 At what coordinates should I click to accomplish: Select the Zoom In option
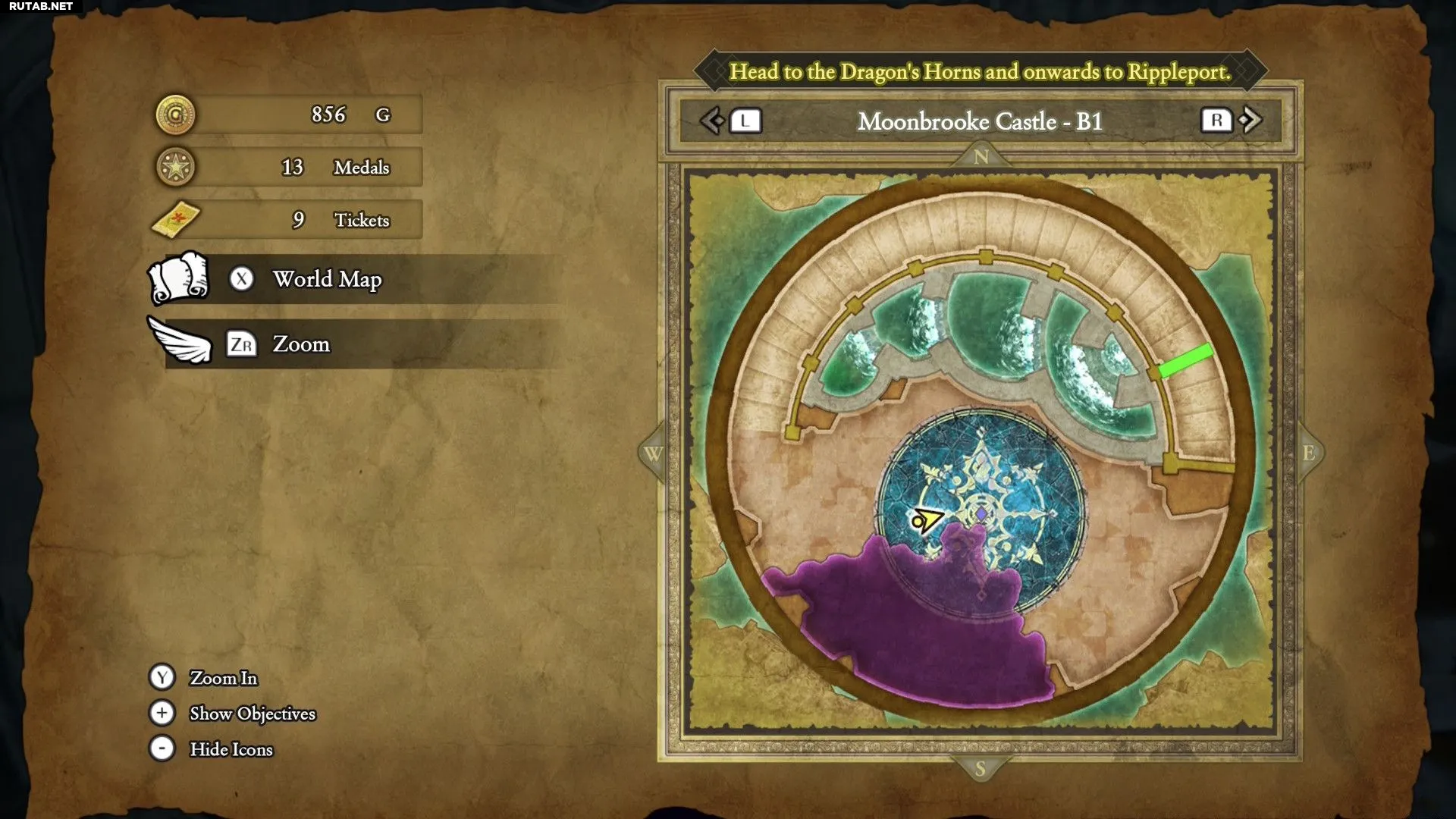pos(223,678)
